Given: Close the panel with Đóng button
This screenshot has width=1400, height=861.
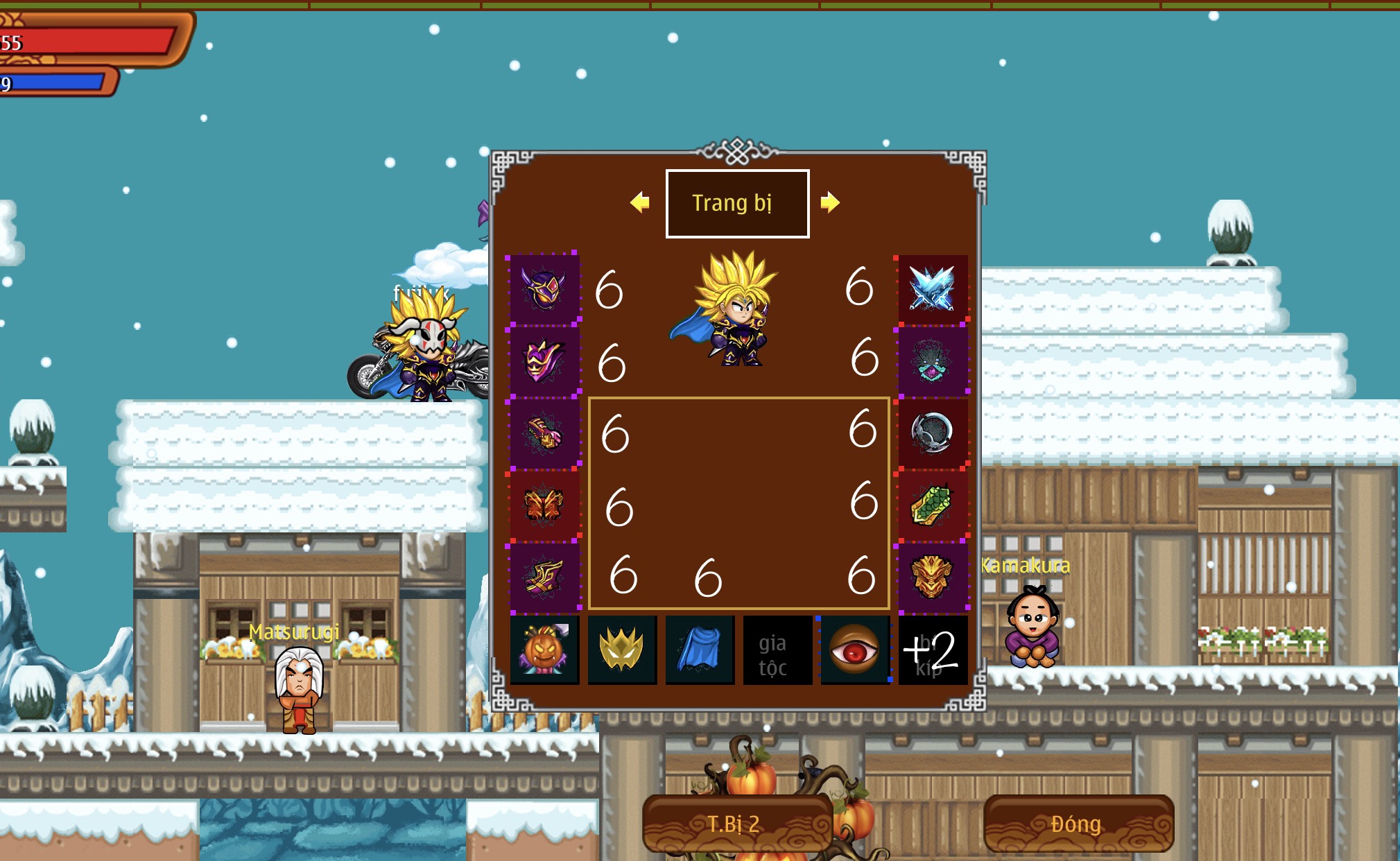Looking at the screenshot, I should (1078, 824).
